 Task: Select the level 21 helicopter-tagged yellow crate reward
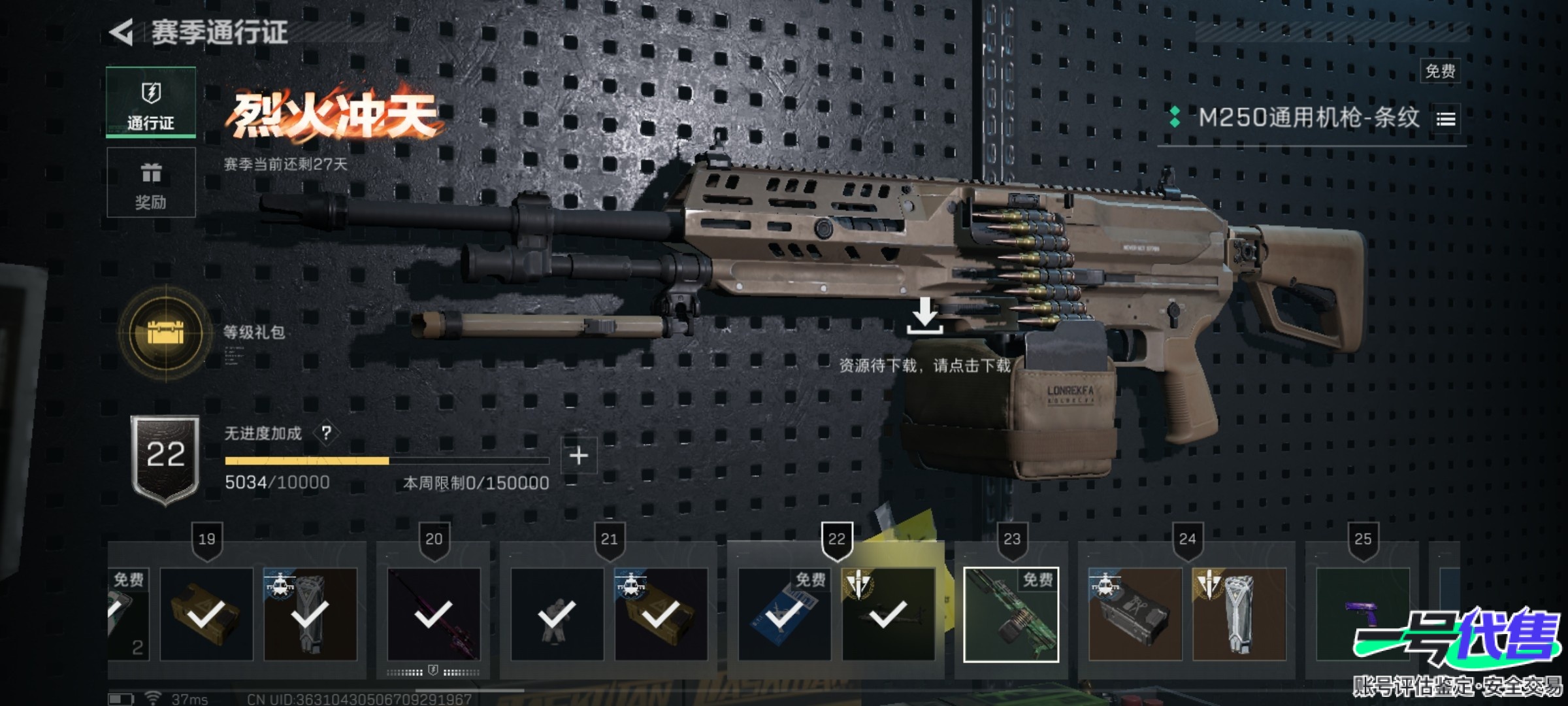click(x=661, y=614)
